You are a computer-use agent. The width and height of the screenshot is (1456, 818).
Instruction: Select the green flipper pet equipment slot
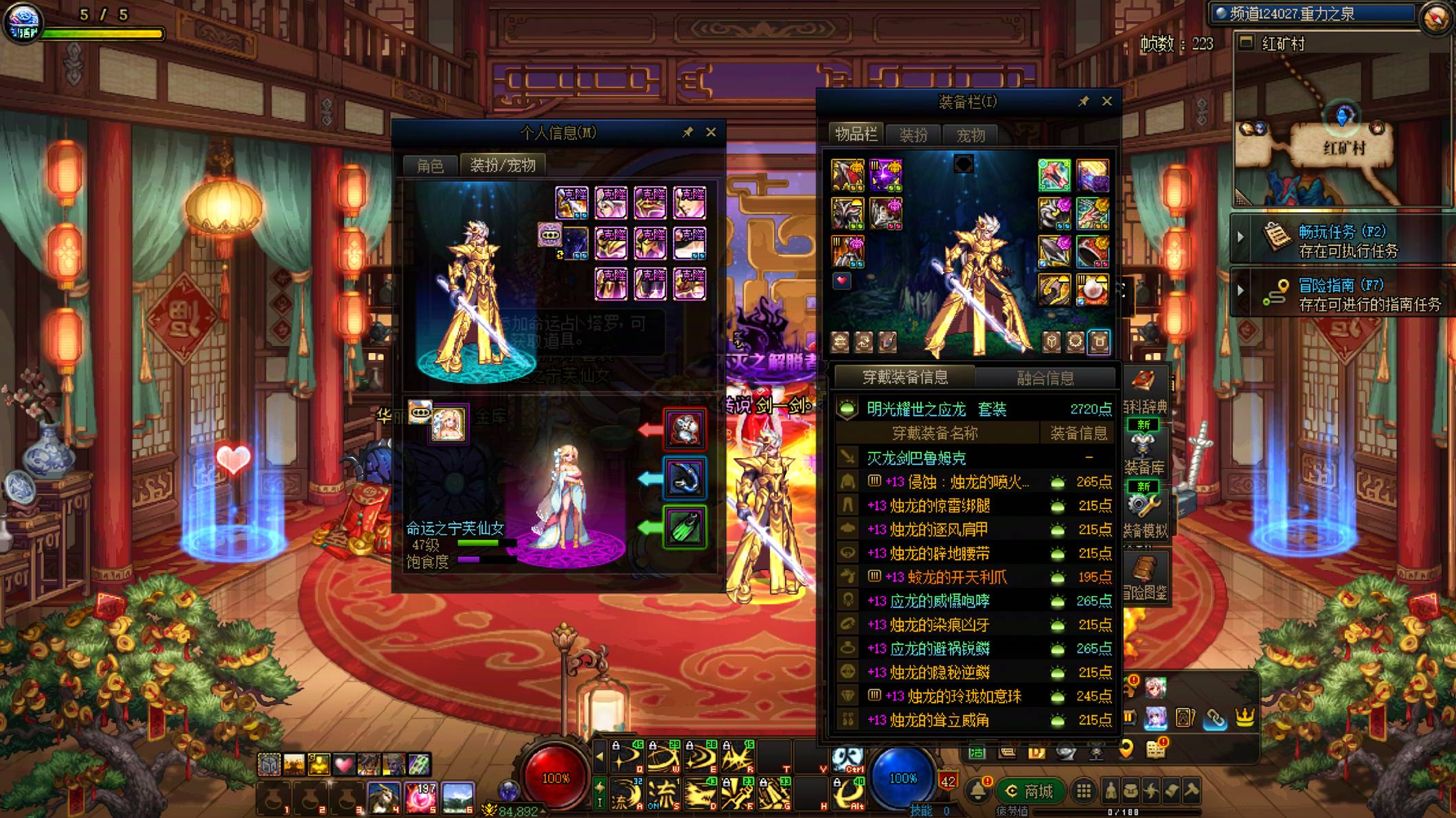click(685, 527)
